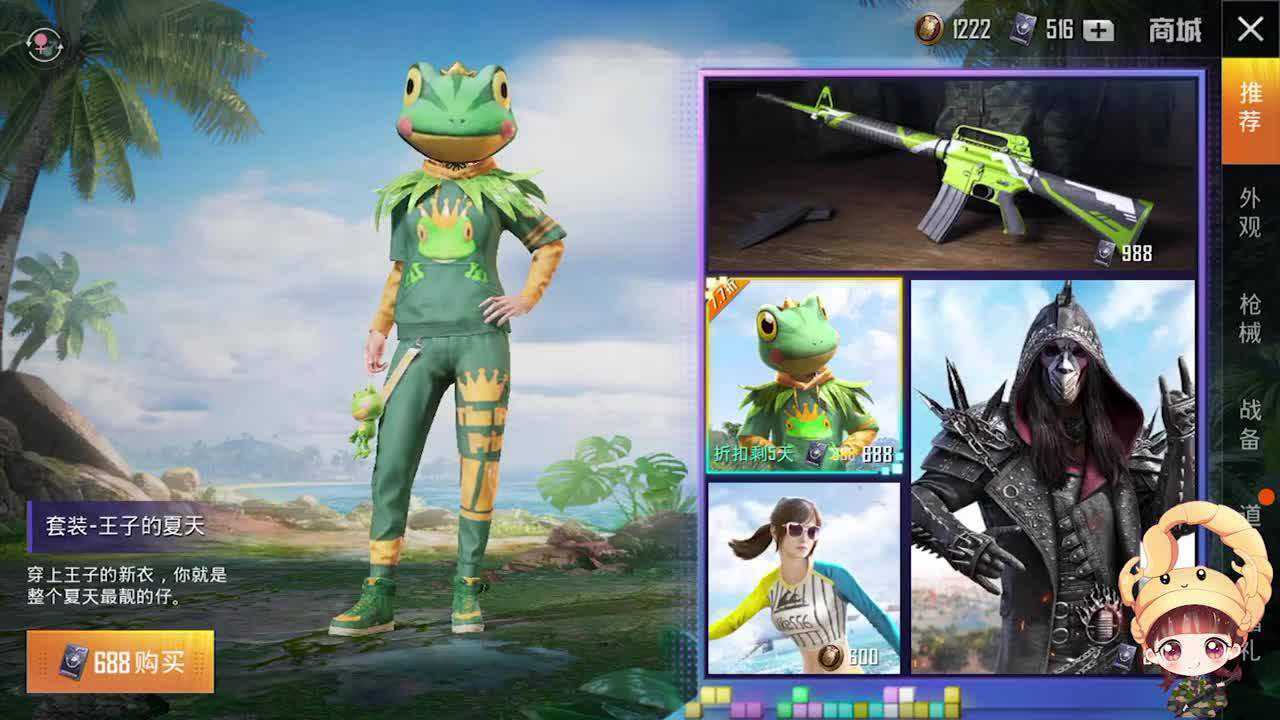
Task: Click the red notification dot on 道具 tab
Action: coord(1266,496)
